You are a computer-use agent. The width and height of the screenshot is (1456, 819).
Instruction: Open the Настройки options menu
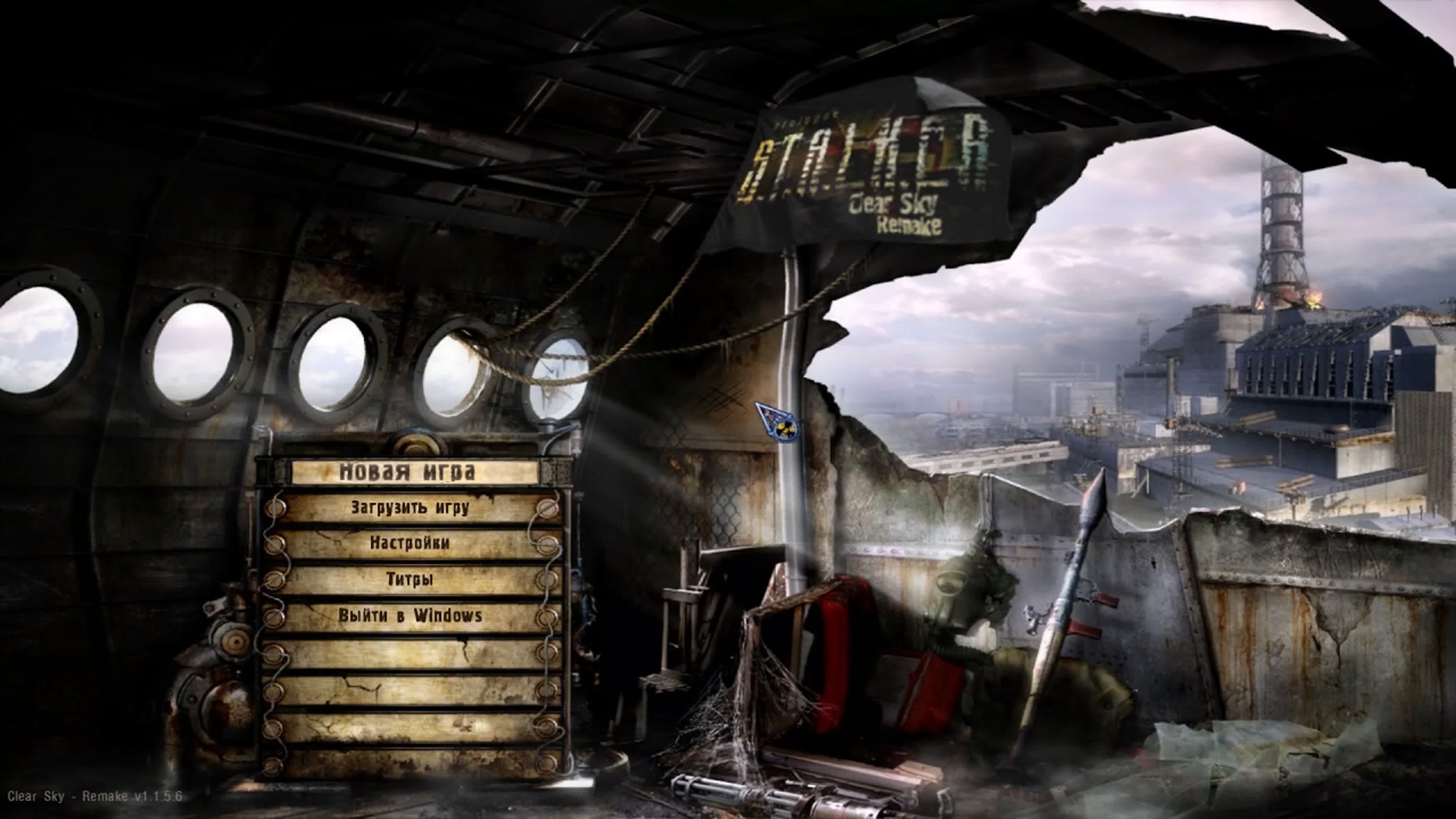pos(410,544)
